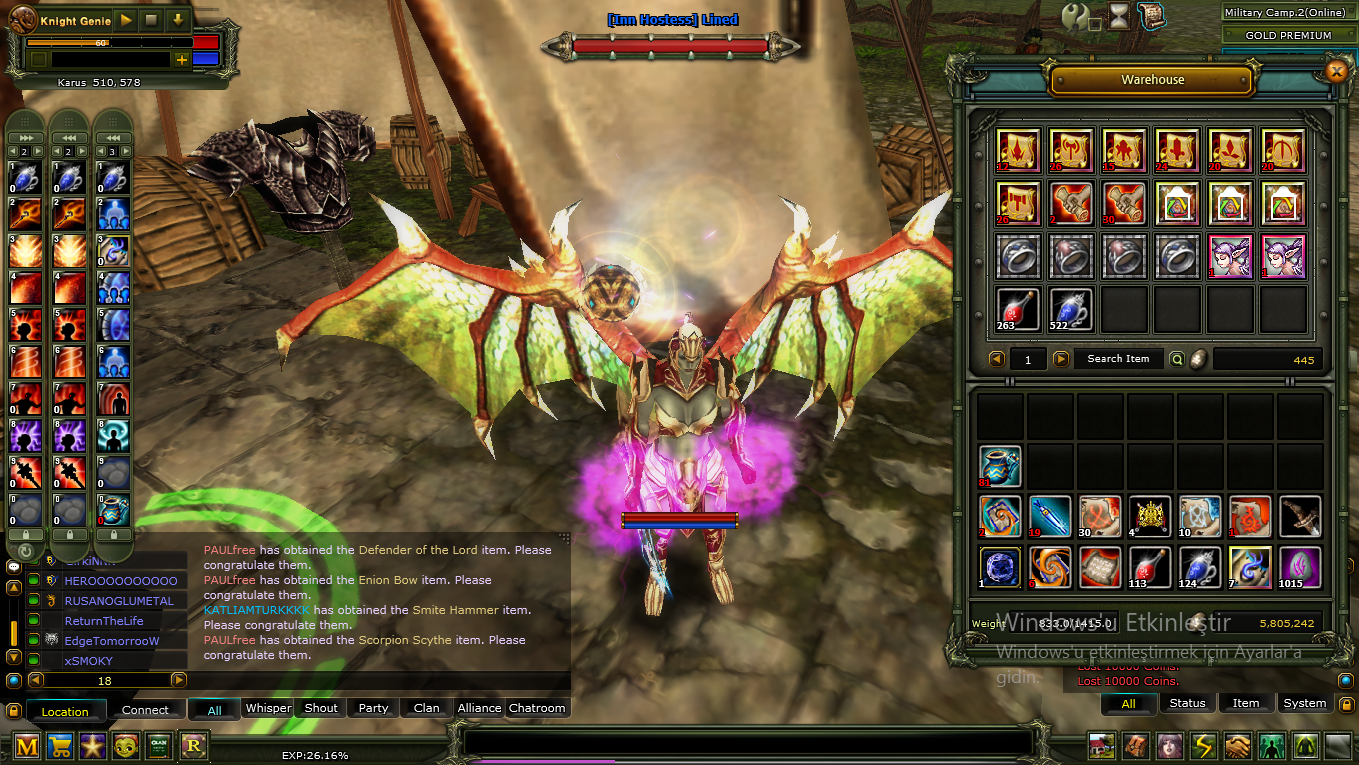Click xSMOKY in the player list
The width and height of the screenshot is (1359, 765).
point(89,661)
